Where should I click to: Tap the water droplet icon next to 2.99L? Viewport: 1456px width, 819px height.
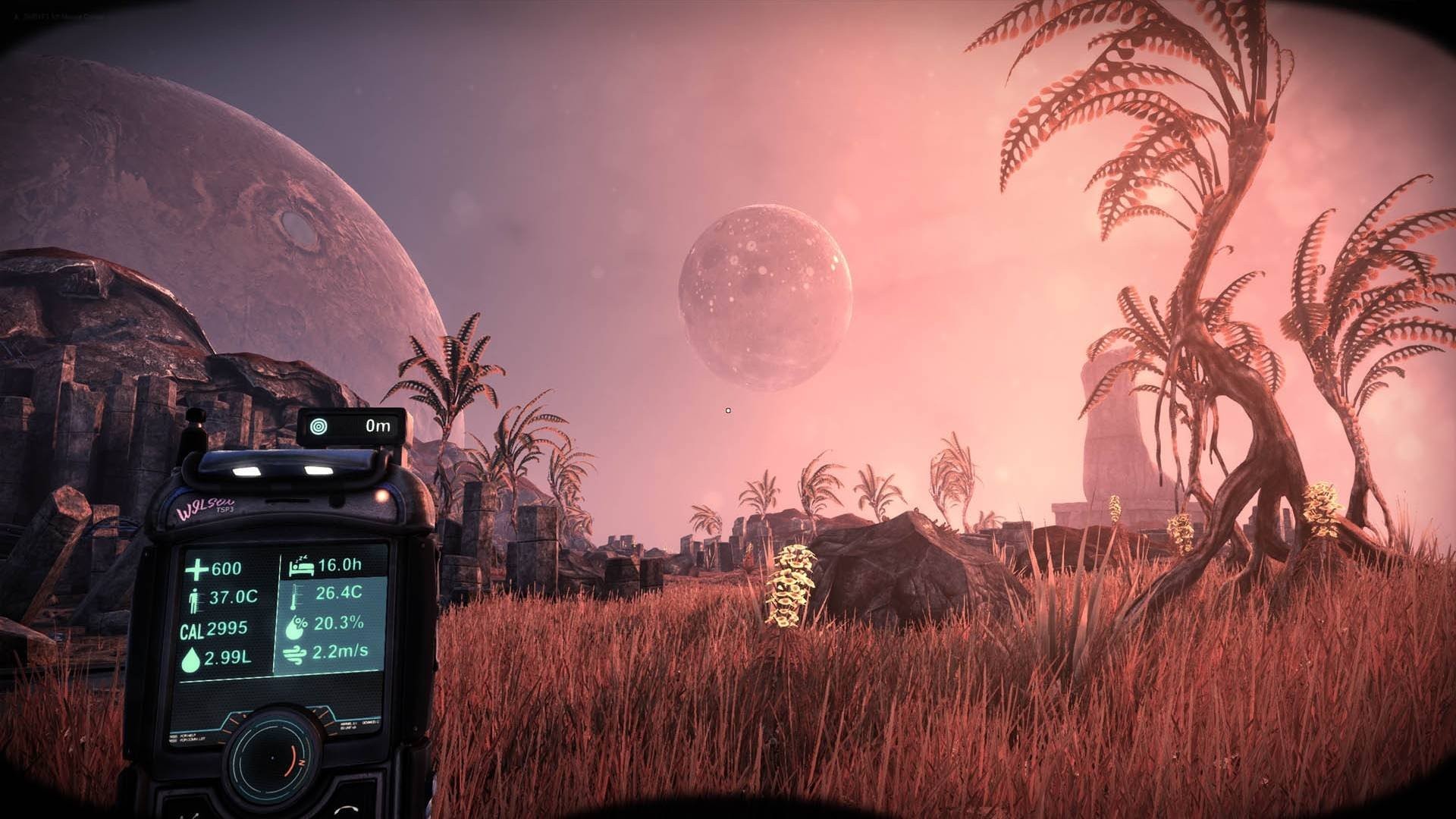(x=192, y=657)
